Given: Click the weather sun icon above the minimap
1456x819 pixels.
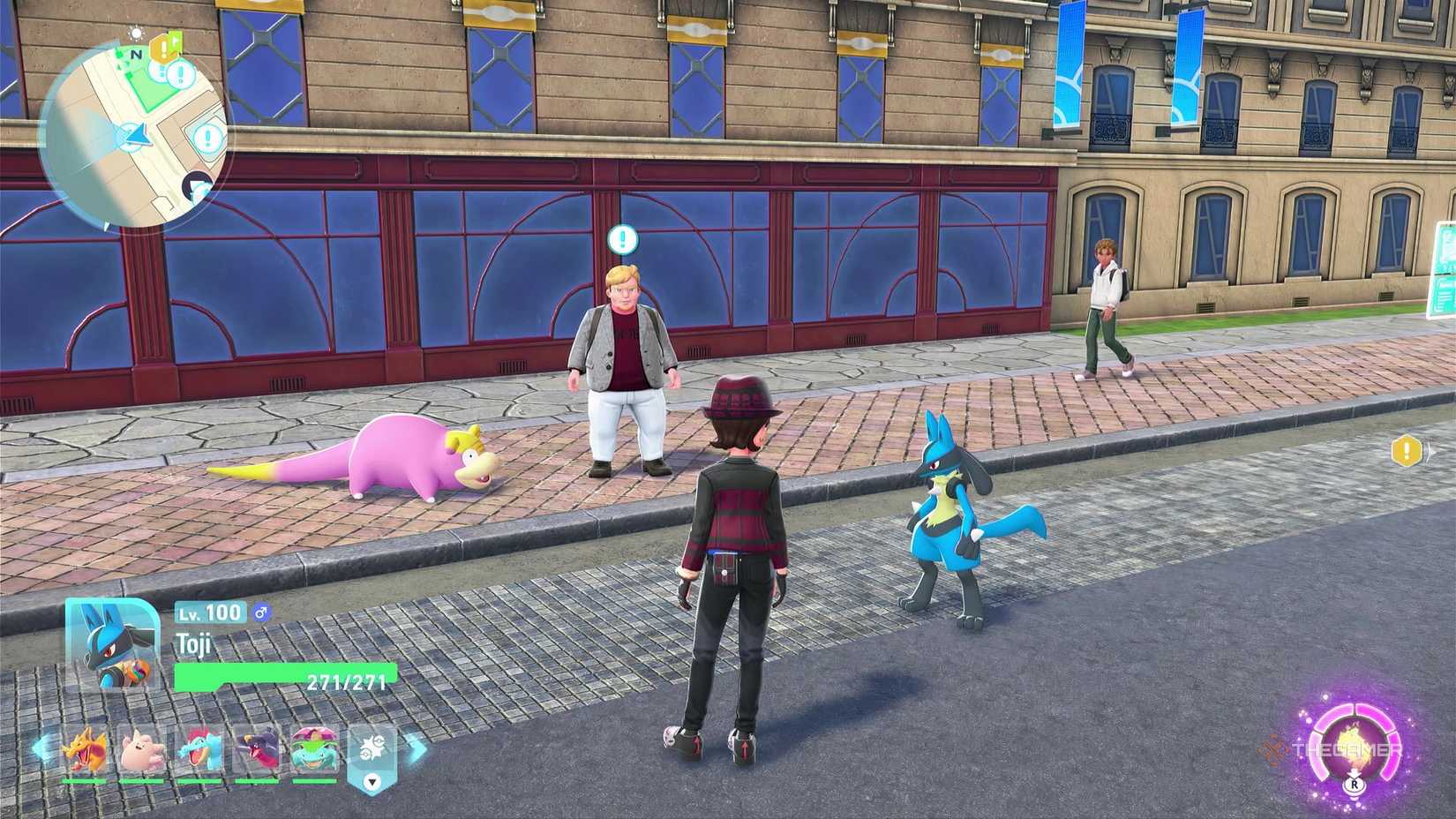Looking at the screenshot, I should click(x=136, y=34).
